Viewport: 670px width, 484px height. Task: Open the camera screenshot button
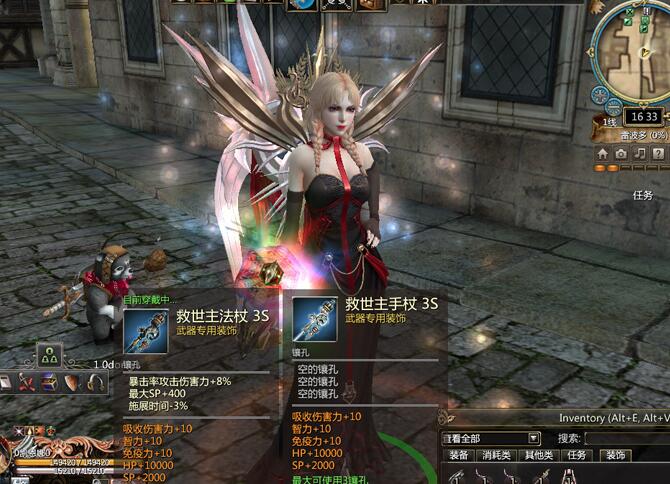tap(621, 154)
